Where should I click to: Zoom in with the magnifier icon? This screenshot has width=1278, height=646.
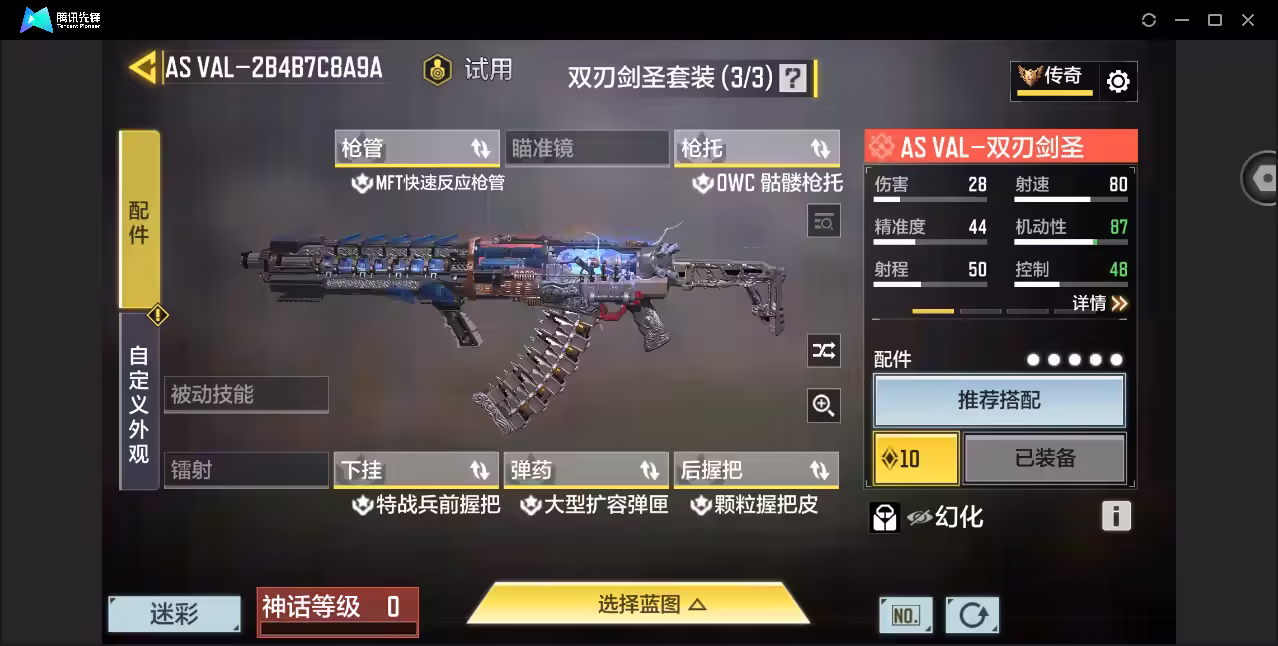point(824,405)
